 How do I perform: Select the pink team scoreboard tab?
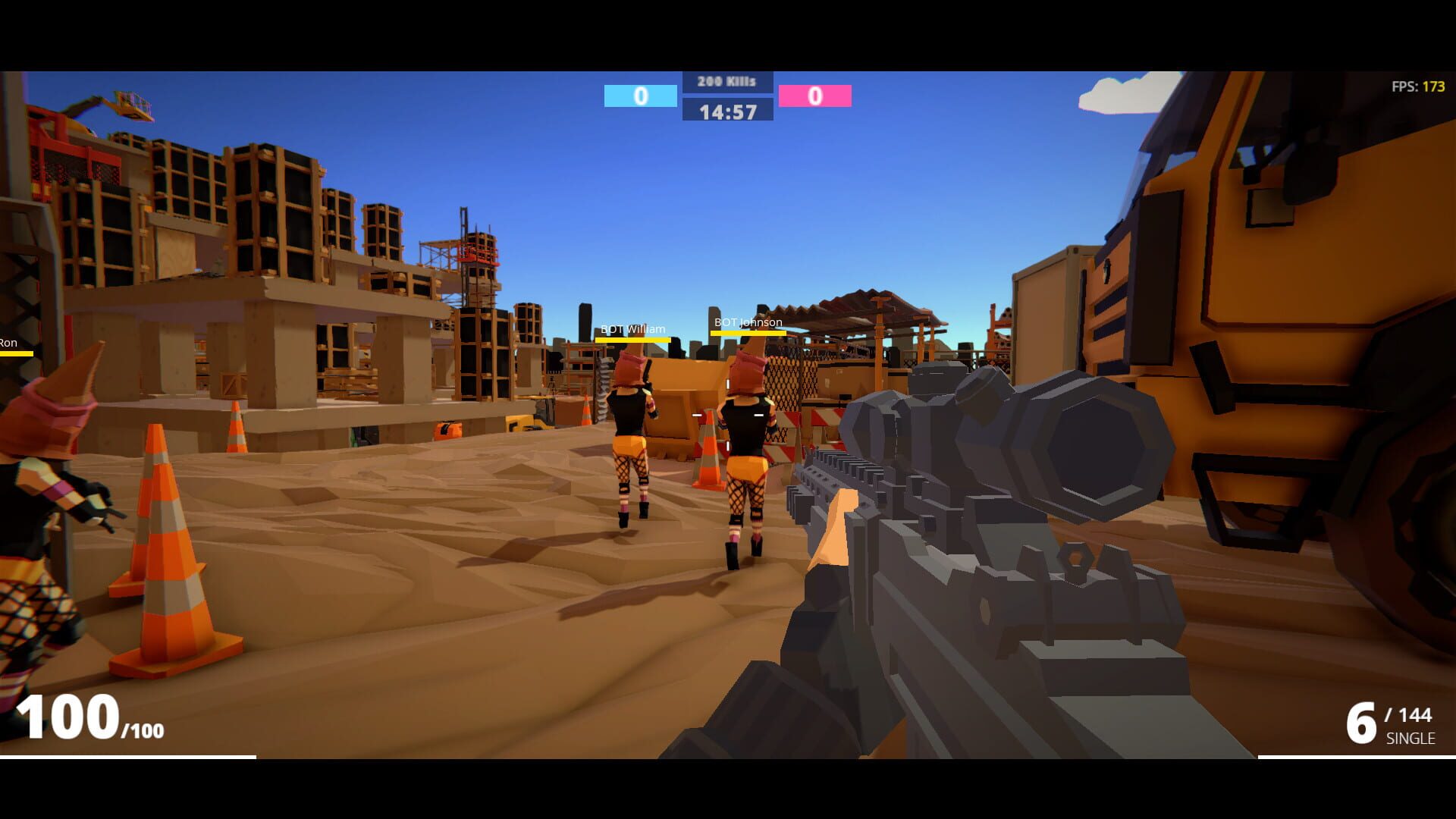pos(815,96)
